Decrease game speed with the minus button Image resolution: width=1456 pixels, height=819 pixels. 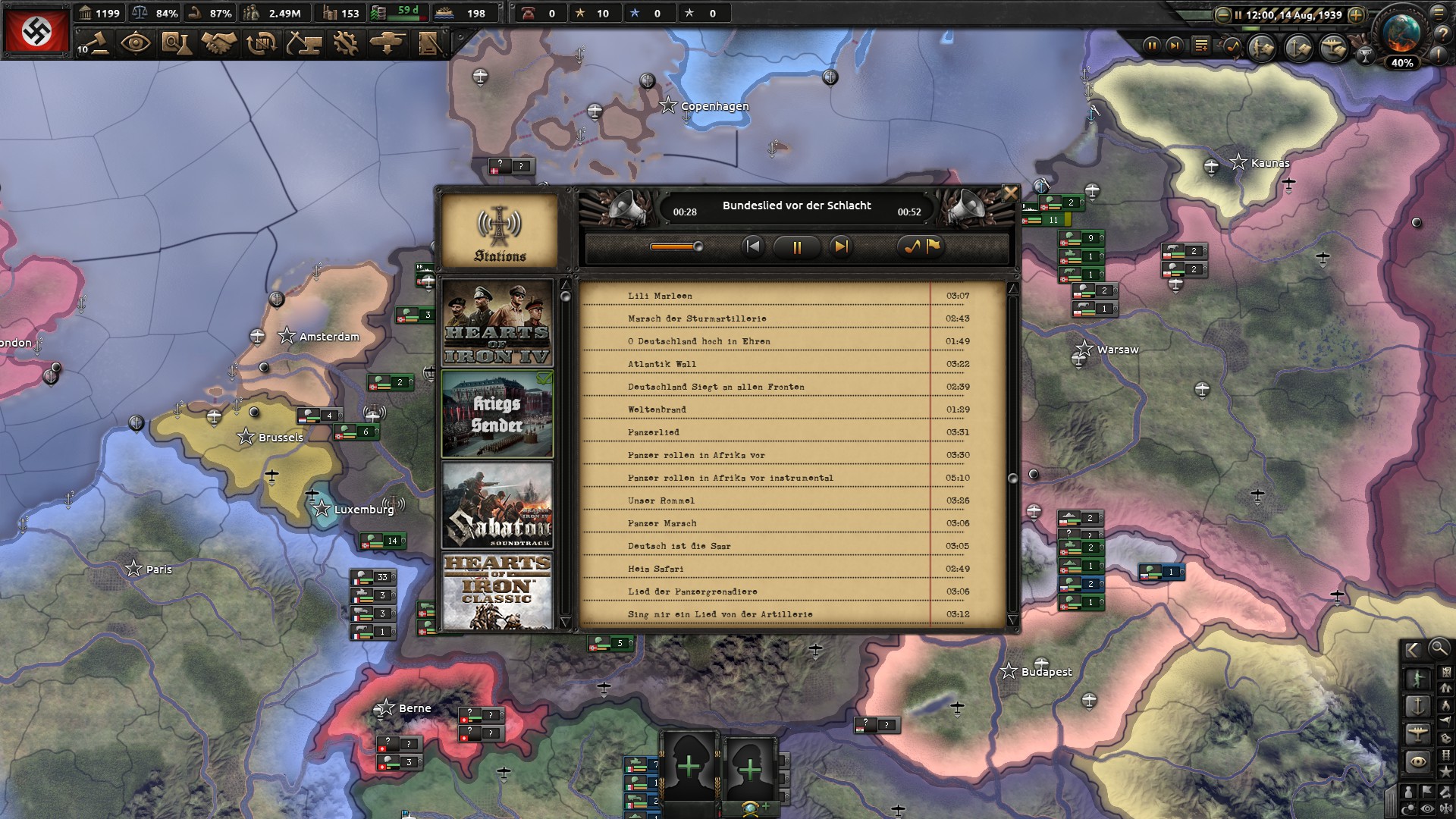tap(1222, 14)
